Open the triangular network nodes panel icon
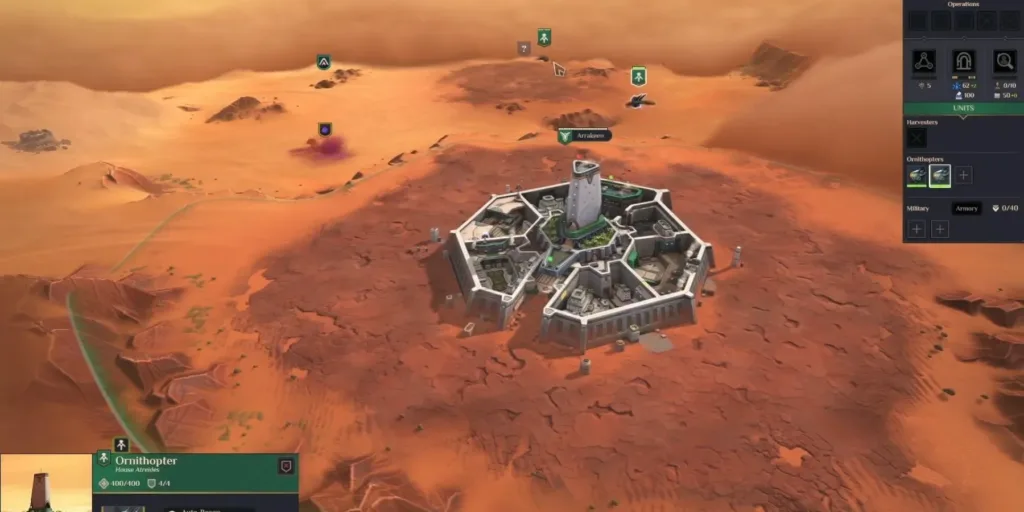This screenshot has width=1024, height=512. 924,62
